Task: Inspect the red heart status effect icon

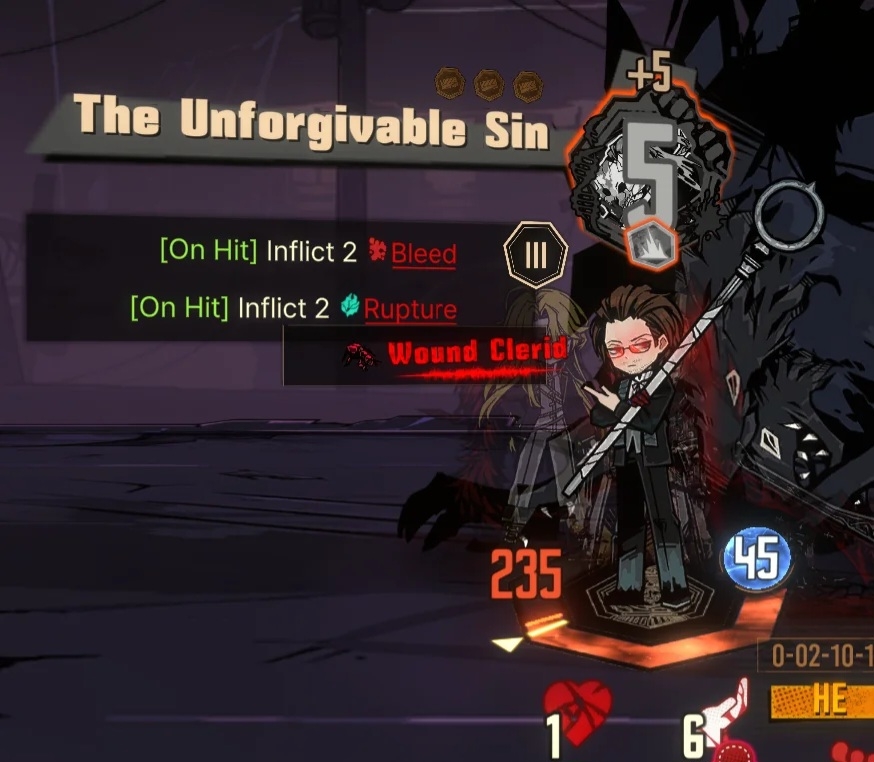Action: [578, 705]
